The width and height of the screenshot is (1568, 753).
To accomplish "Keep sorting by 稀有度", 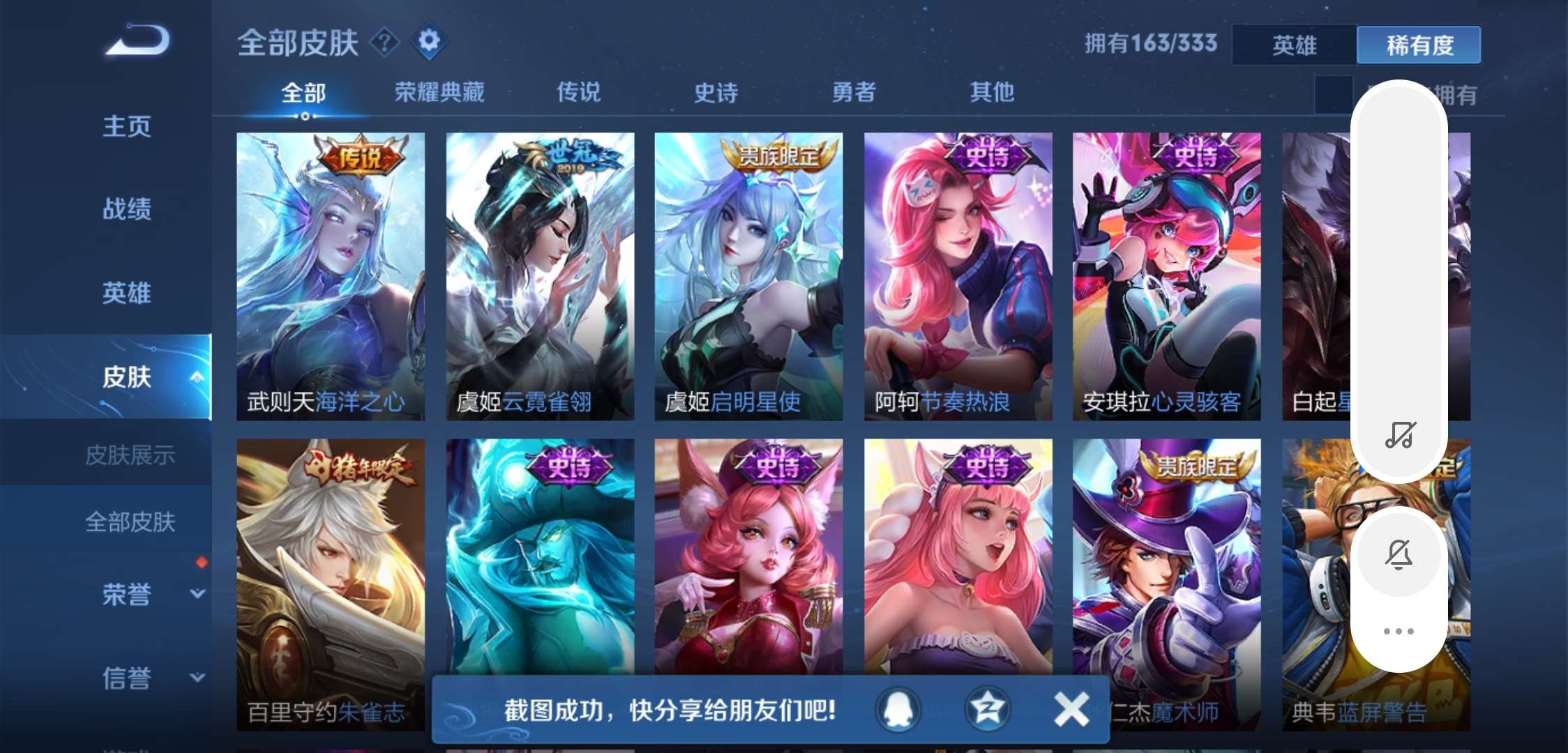I will [x=1419, y=45].
